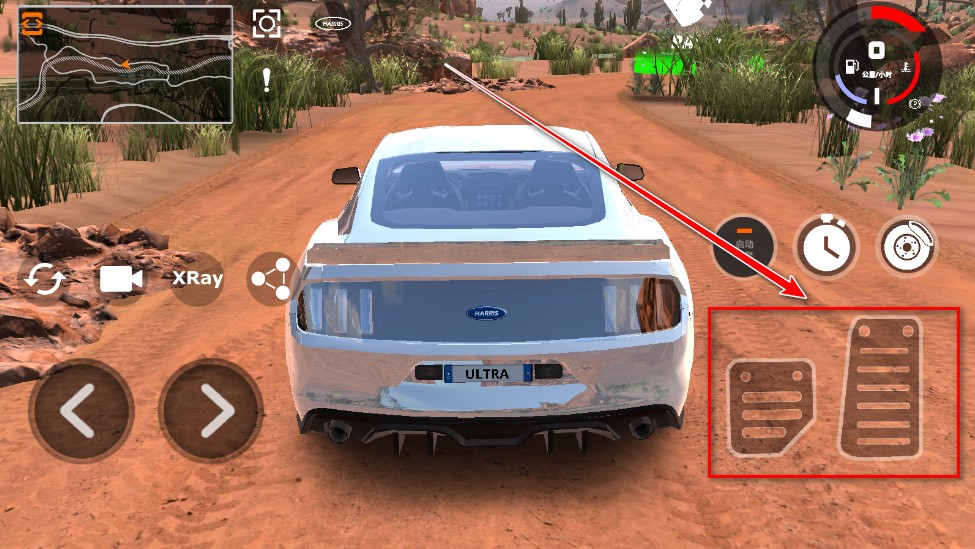
Task: Tap the tall accelerator pedal
Action: pyautogui.click(x=882, y=387)
